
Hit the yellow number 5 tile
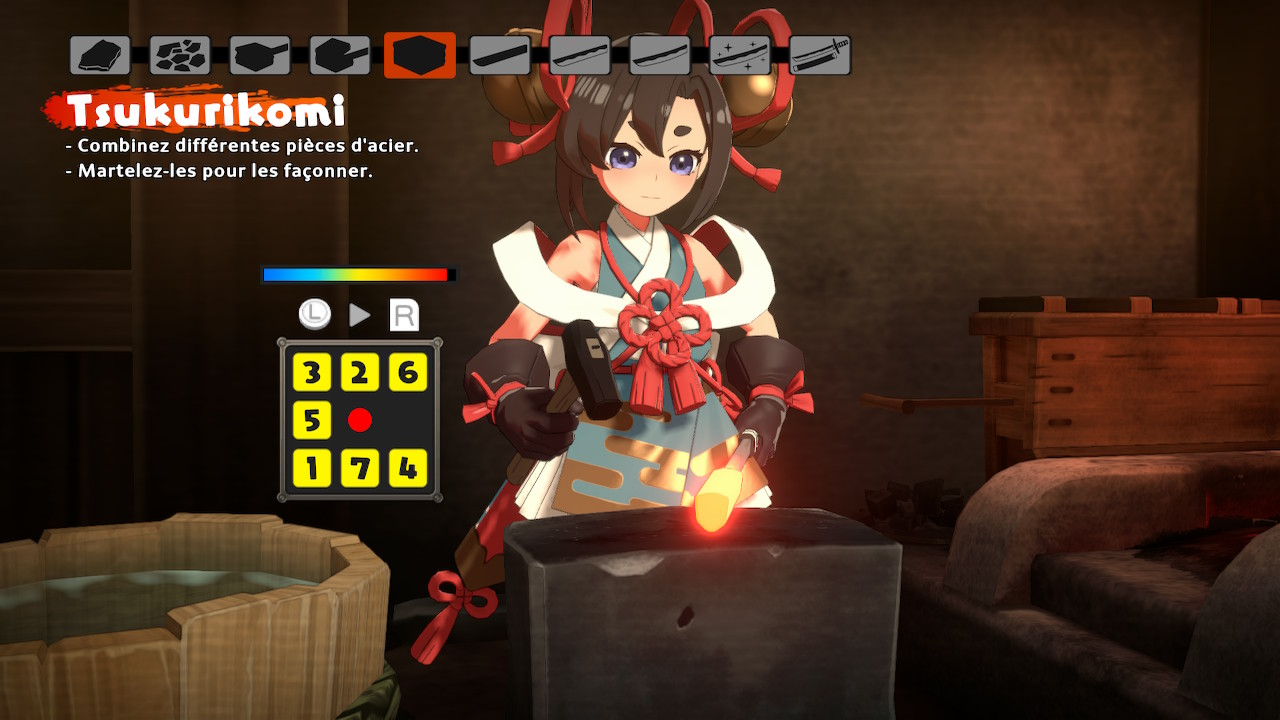312,421
